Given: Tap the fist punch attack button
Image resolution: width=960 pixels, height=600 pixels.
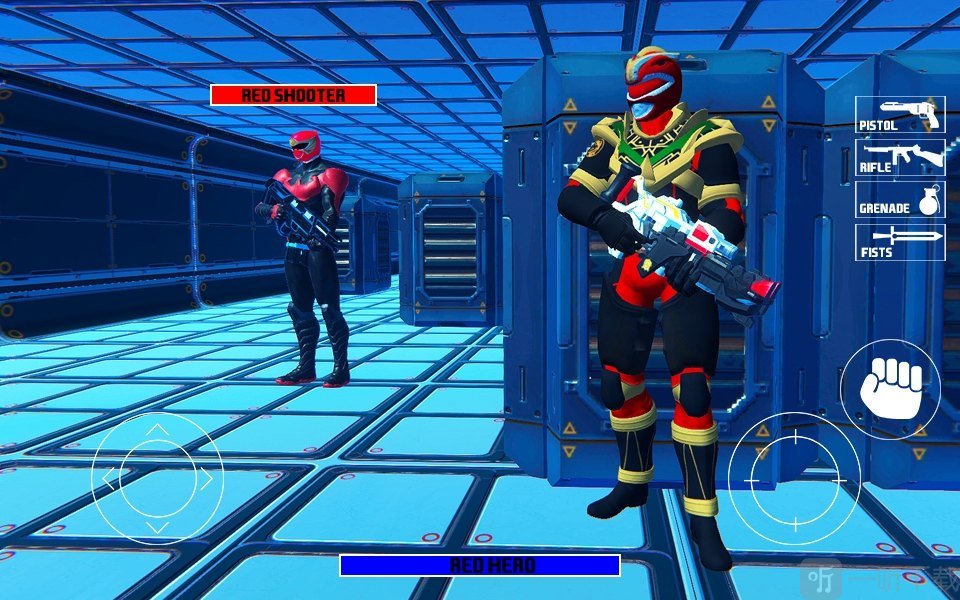Looking at the screenshot, I should (x=890, y=384).
